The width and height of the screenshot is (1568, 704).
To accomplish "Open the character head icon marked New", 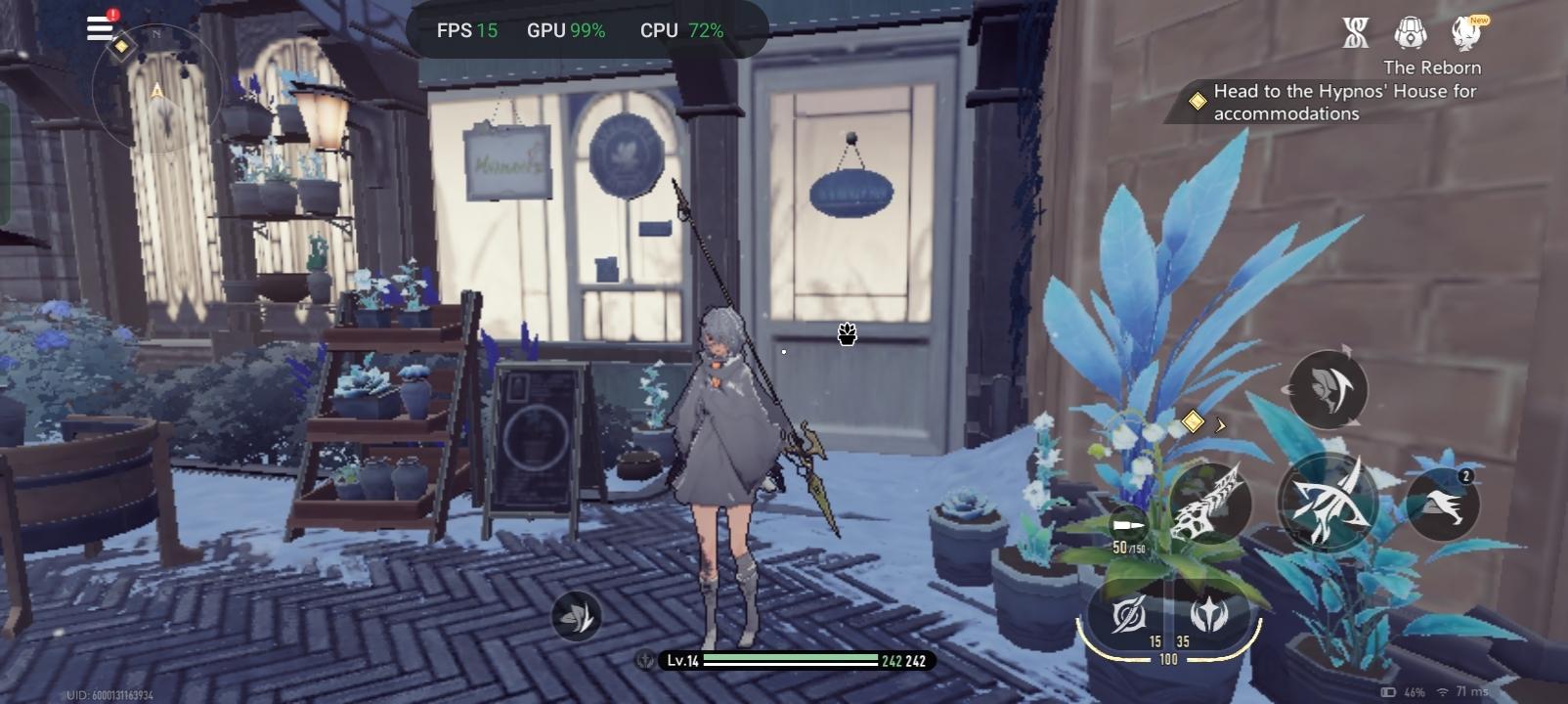I will [x=1466, y=33].
